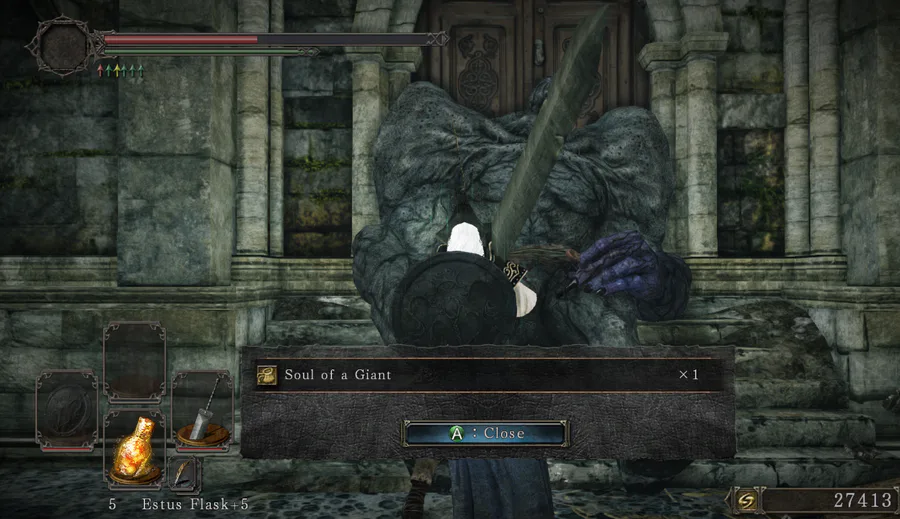Select the Soul of a Giant entry
Viewport: 900px width, 519px height.
(480, 375)
